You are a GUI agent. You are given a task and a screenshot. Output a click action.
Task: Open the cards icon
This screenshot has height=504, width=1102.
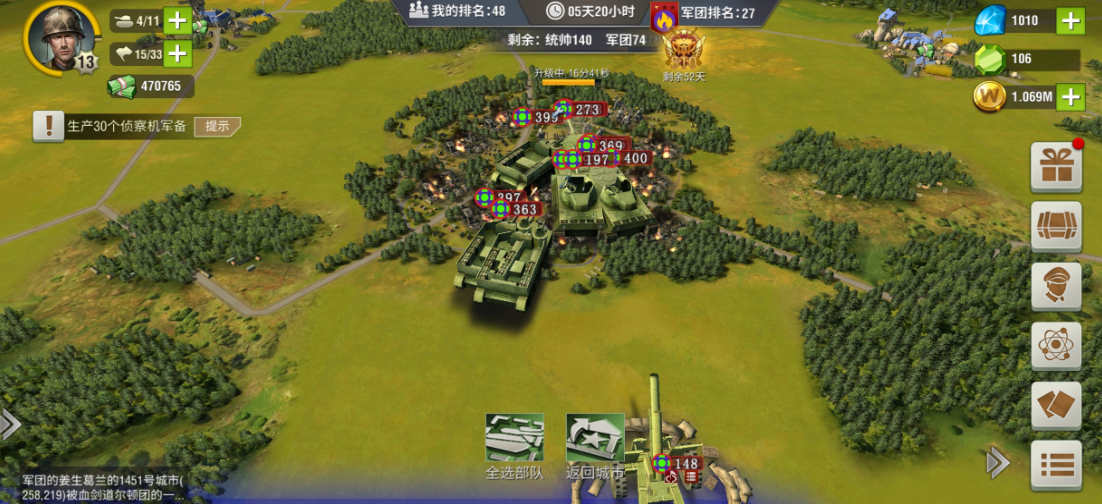[1056, 405]
